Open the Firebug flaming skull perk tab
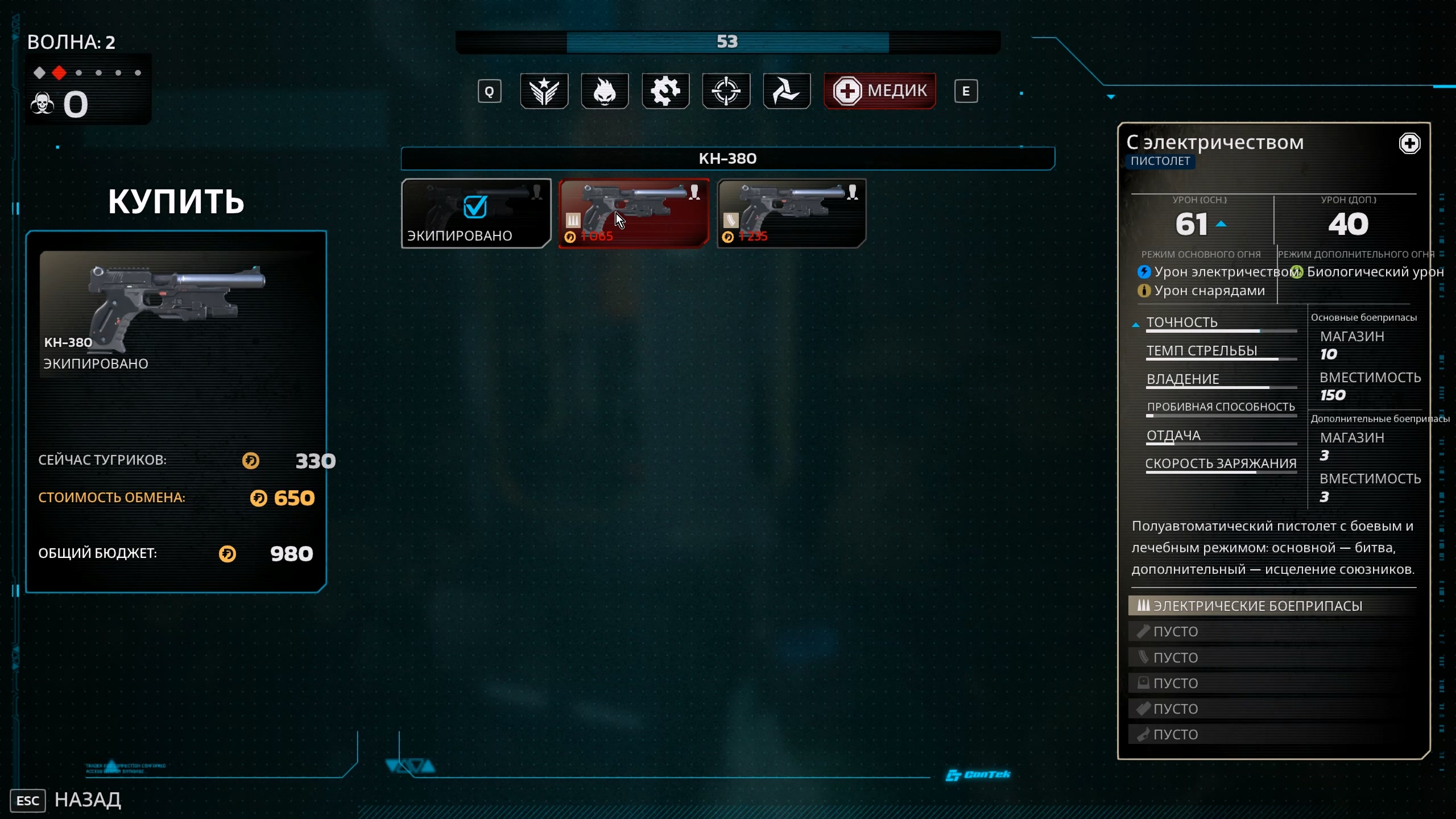Image resolution: width=1456 pixels, height=819 pixels. (x=605, y=91)
